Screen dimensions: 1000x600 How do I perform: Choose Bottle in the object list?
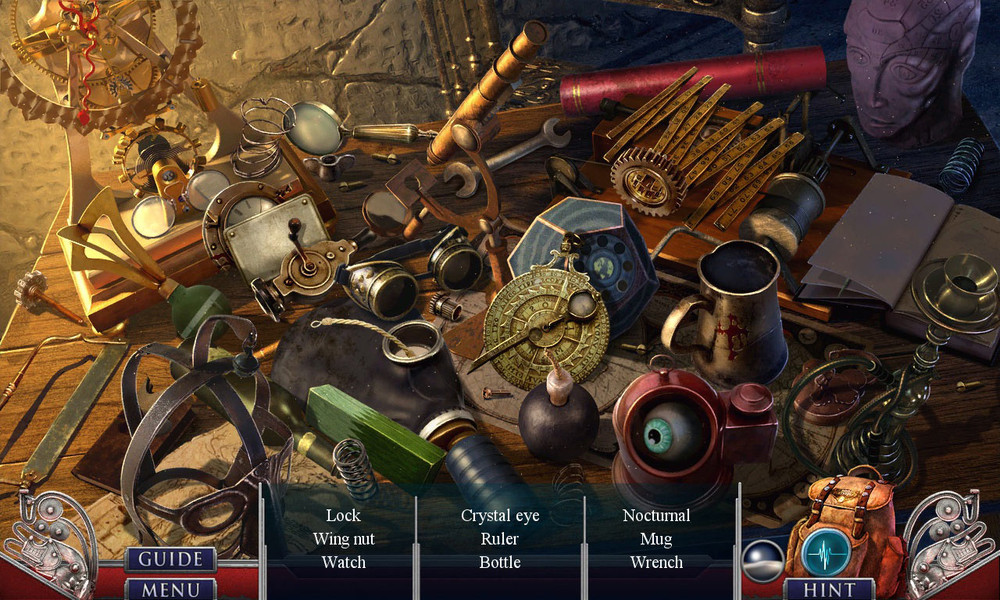(500, 562)
